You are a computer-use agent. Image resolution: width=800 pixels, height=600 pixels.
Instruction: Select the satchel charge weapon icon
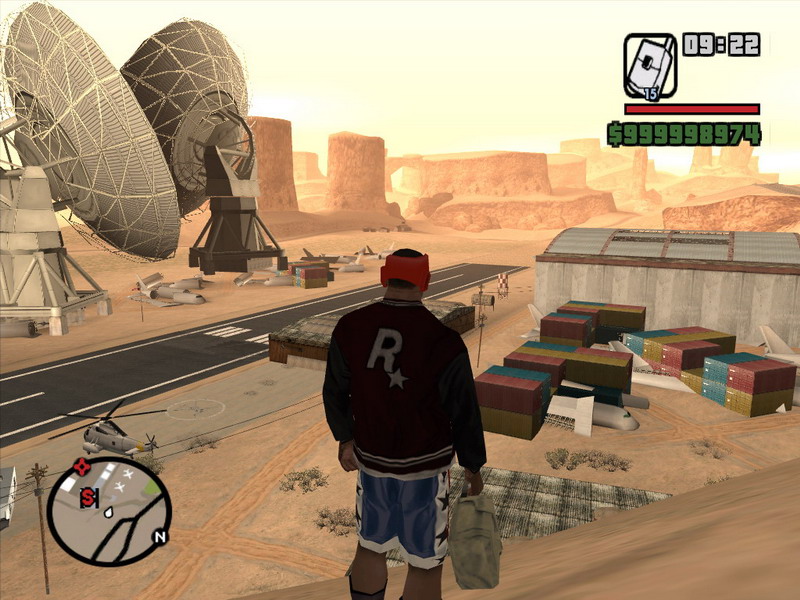pos(650,66)
